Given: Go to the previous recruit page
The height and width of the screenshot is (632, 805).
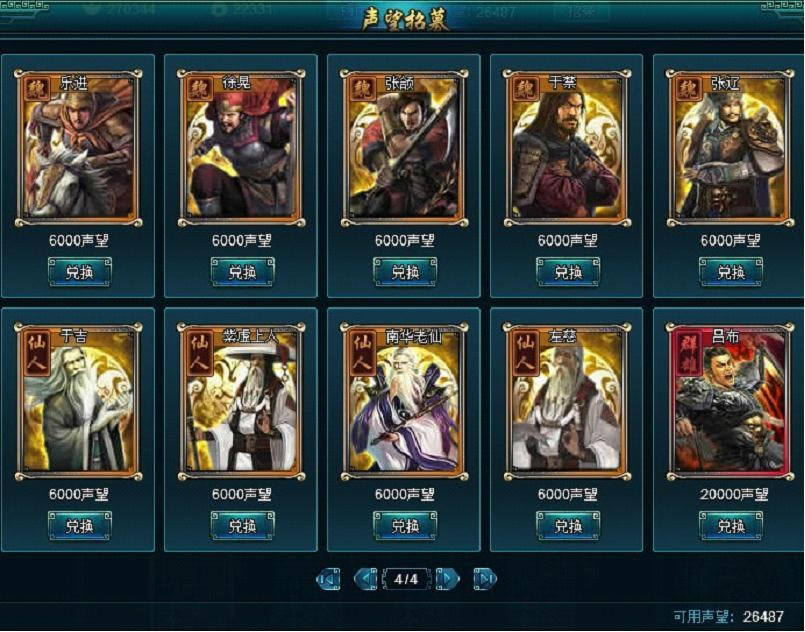Looking at the screenshot, I should [365, 579].
